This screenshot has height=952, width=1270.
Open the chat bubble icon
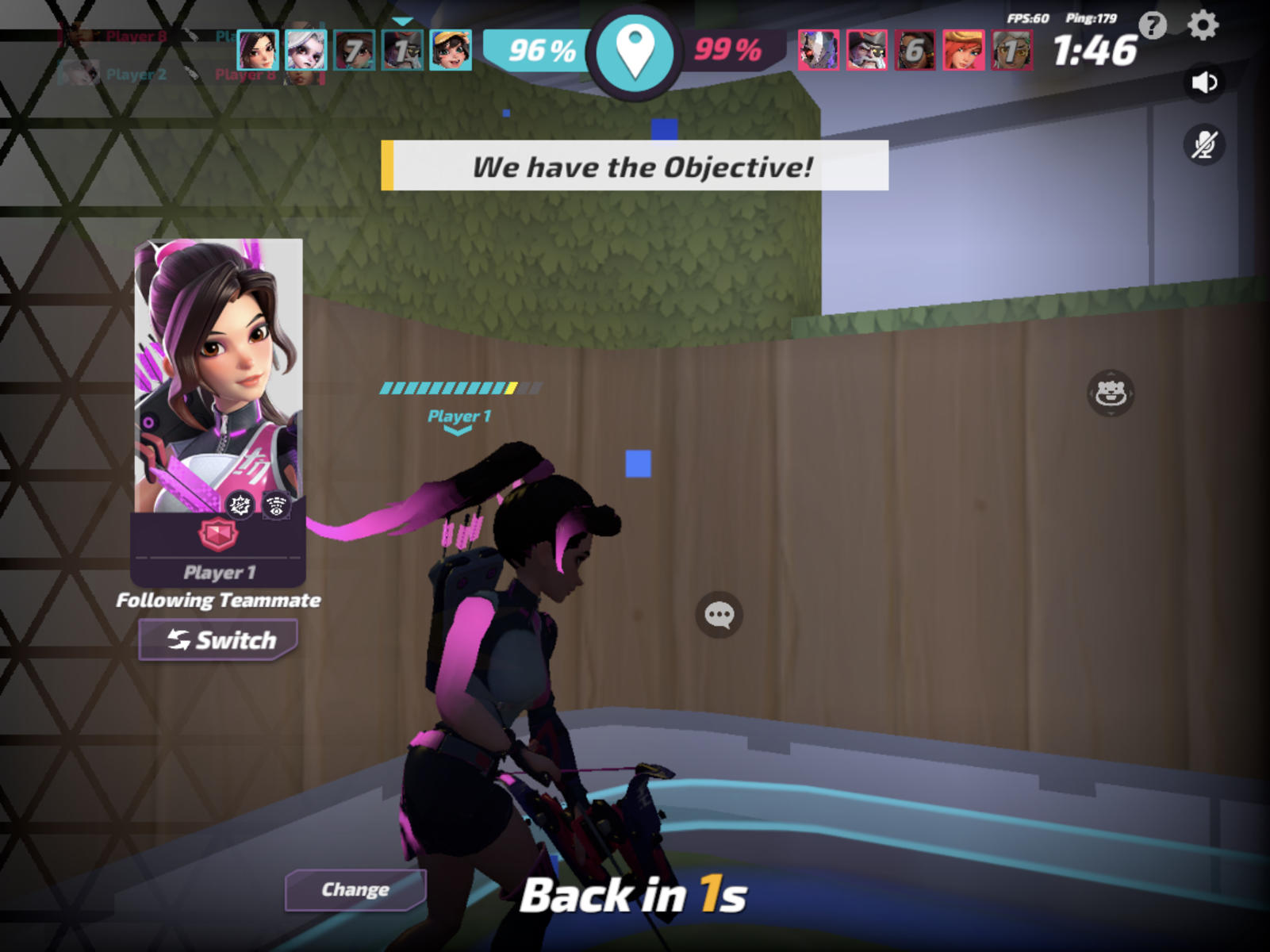pyautogui.click(x=718, y=612)
